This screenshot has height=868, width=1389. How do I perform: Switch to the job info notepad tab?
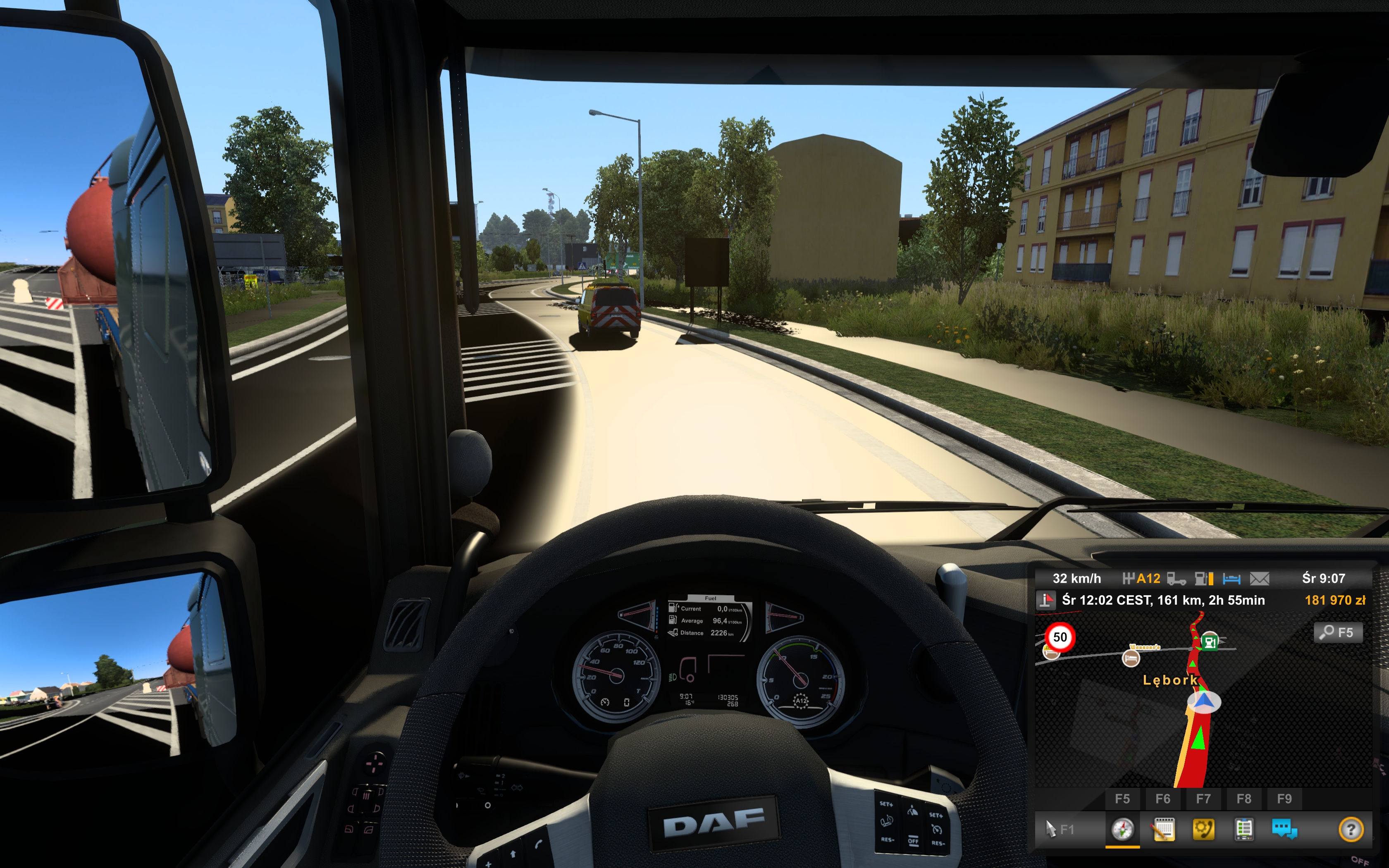tap(1163, 830)
